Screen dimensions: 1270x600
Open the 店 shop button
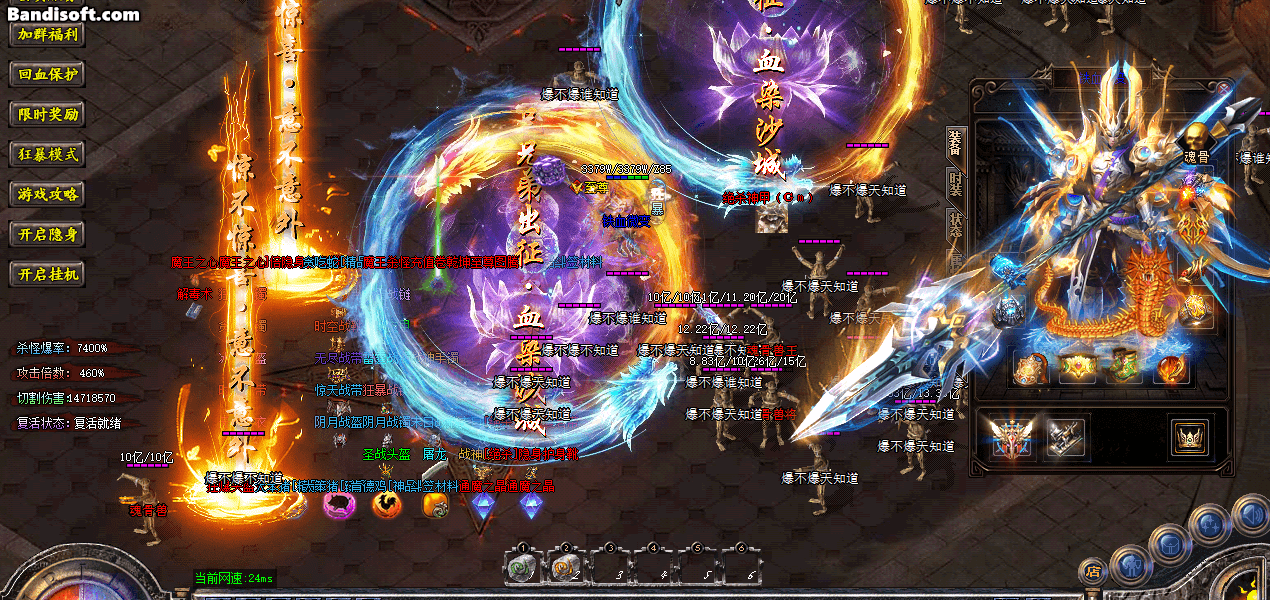pos(1093,571)
